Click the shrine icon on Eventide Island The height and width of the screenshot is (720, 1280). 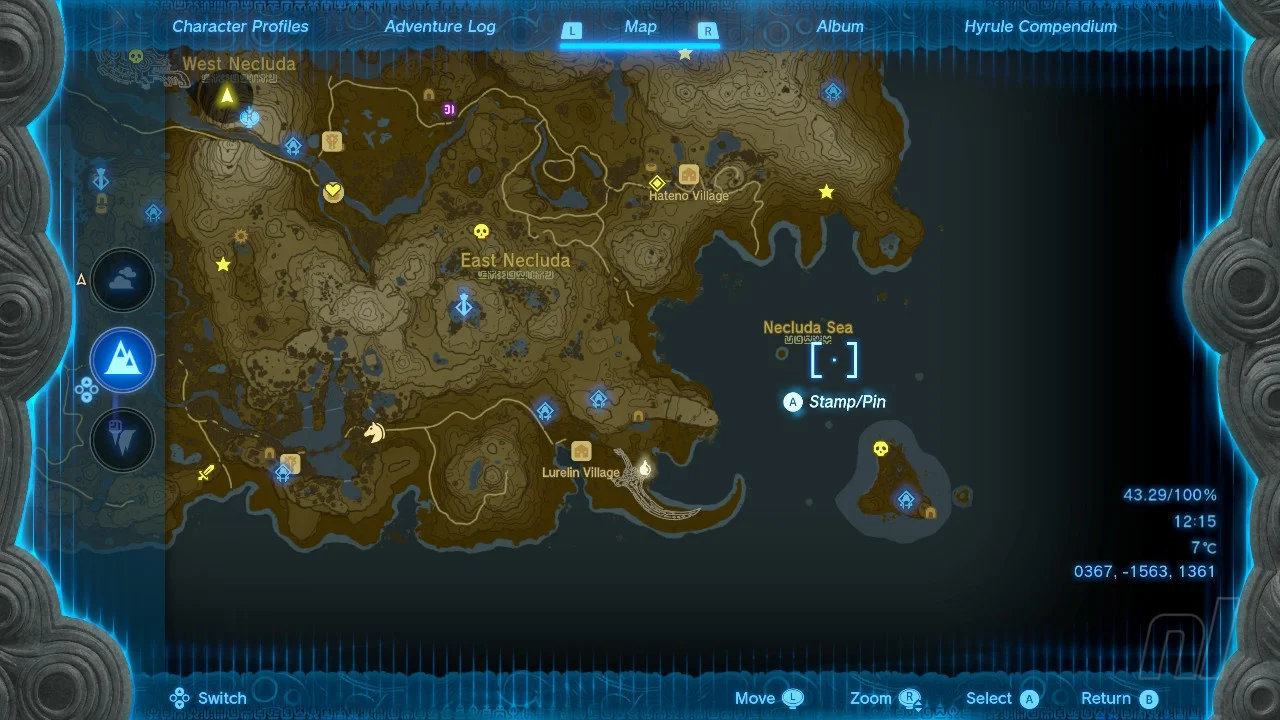point(905,496)
